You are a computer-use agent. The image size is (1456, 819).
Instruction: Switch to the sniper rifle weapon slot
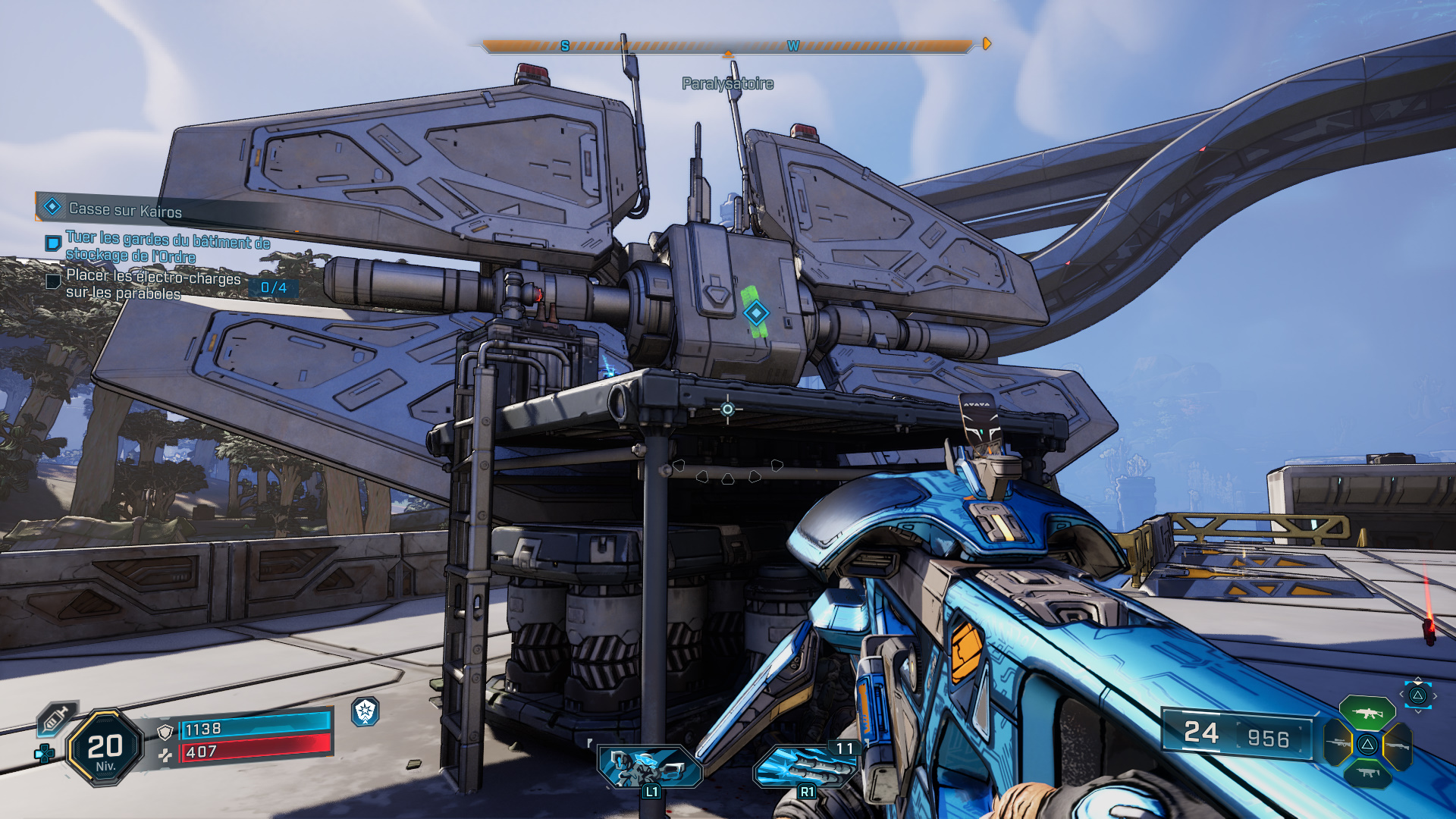click(1338, 744)
